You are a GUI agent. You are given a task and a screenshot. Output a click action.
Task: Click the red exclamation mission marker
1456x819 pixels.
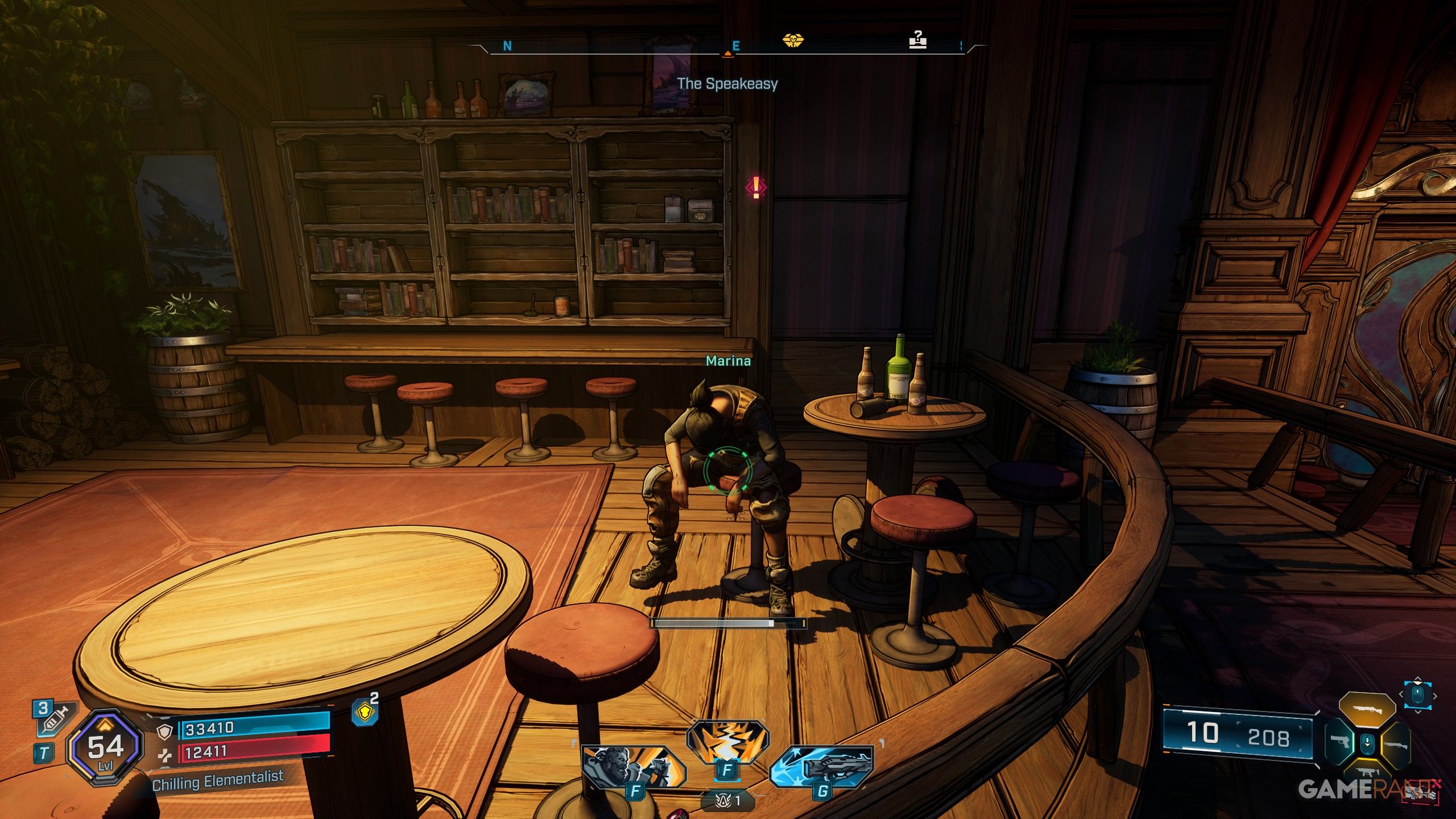point(756,187)
